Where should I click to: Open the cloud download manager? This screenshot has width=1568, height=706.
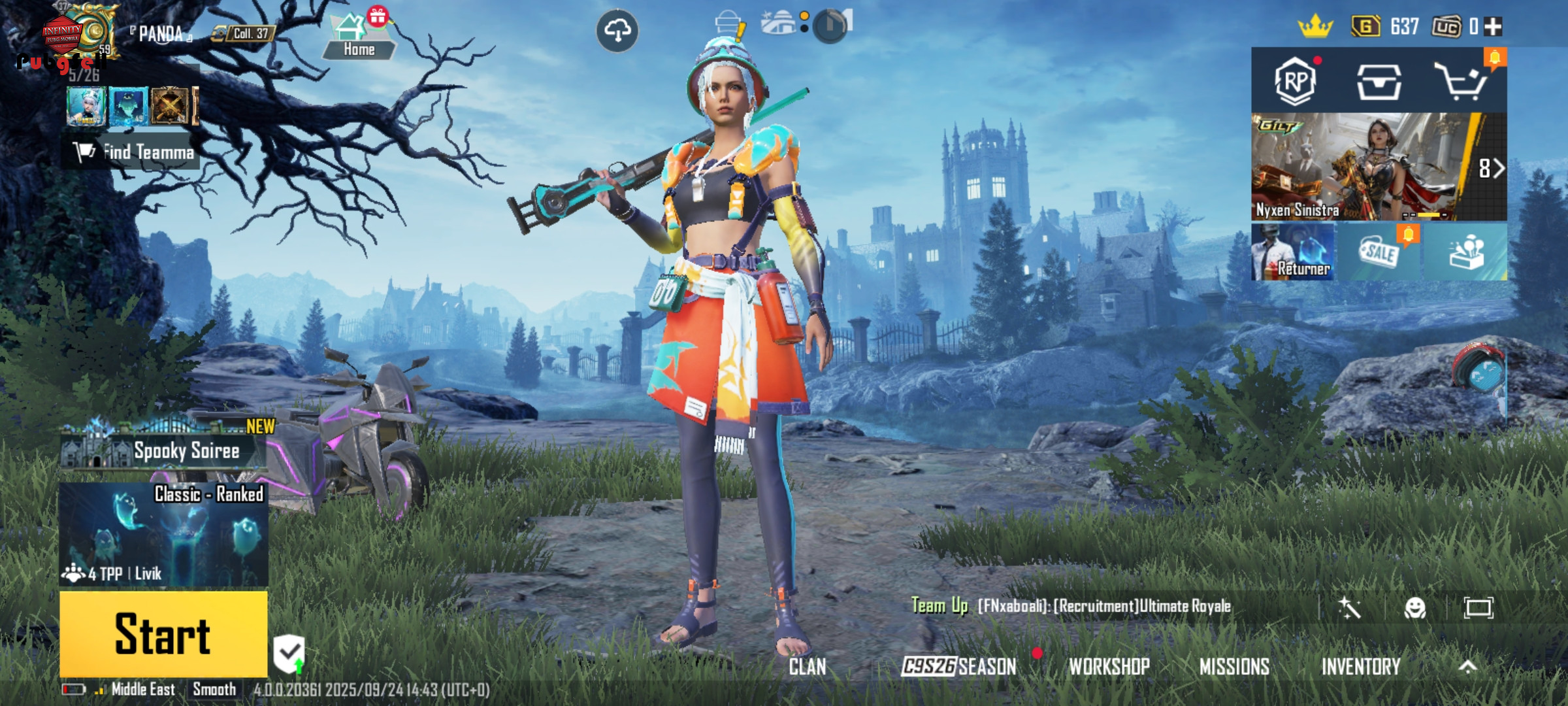tap(617, 30)
